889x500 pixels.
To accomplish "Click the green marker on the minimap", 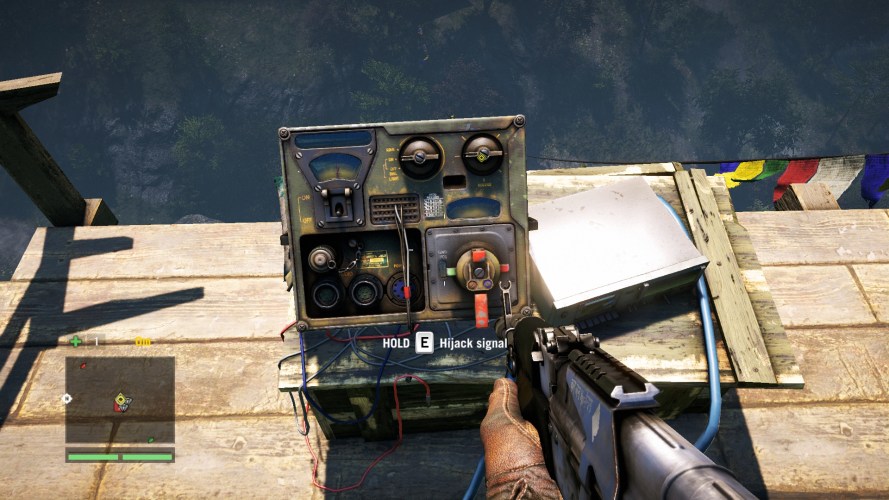I will click(151, 439).
